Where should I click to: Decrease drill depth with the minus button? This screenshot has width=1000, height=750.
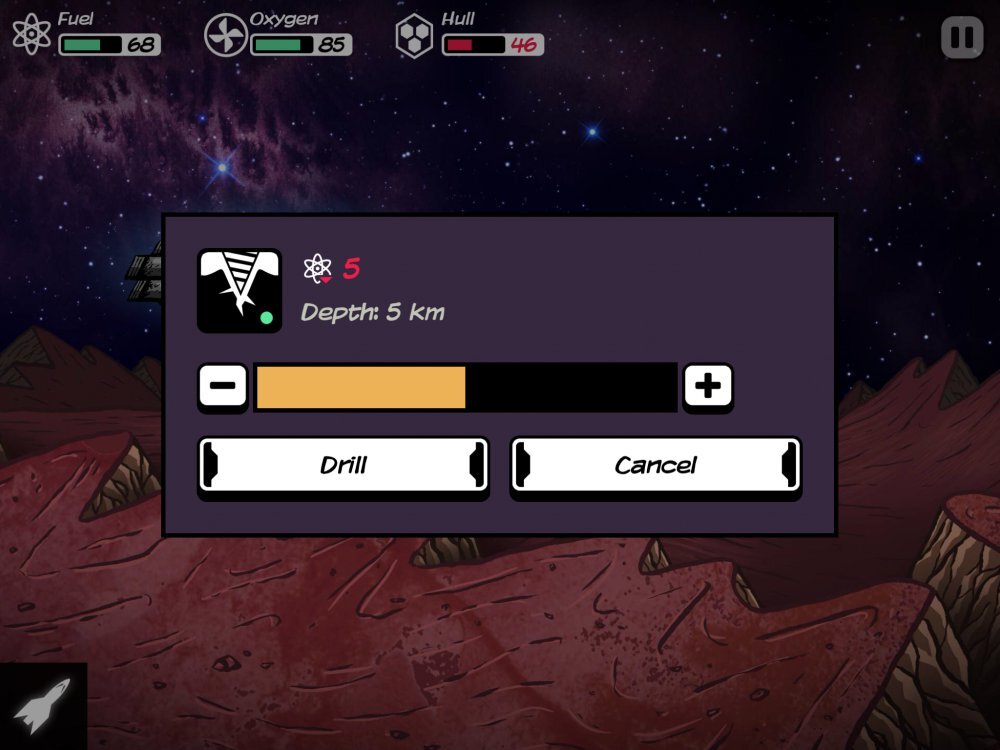tap(223, 386)
